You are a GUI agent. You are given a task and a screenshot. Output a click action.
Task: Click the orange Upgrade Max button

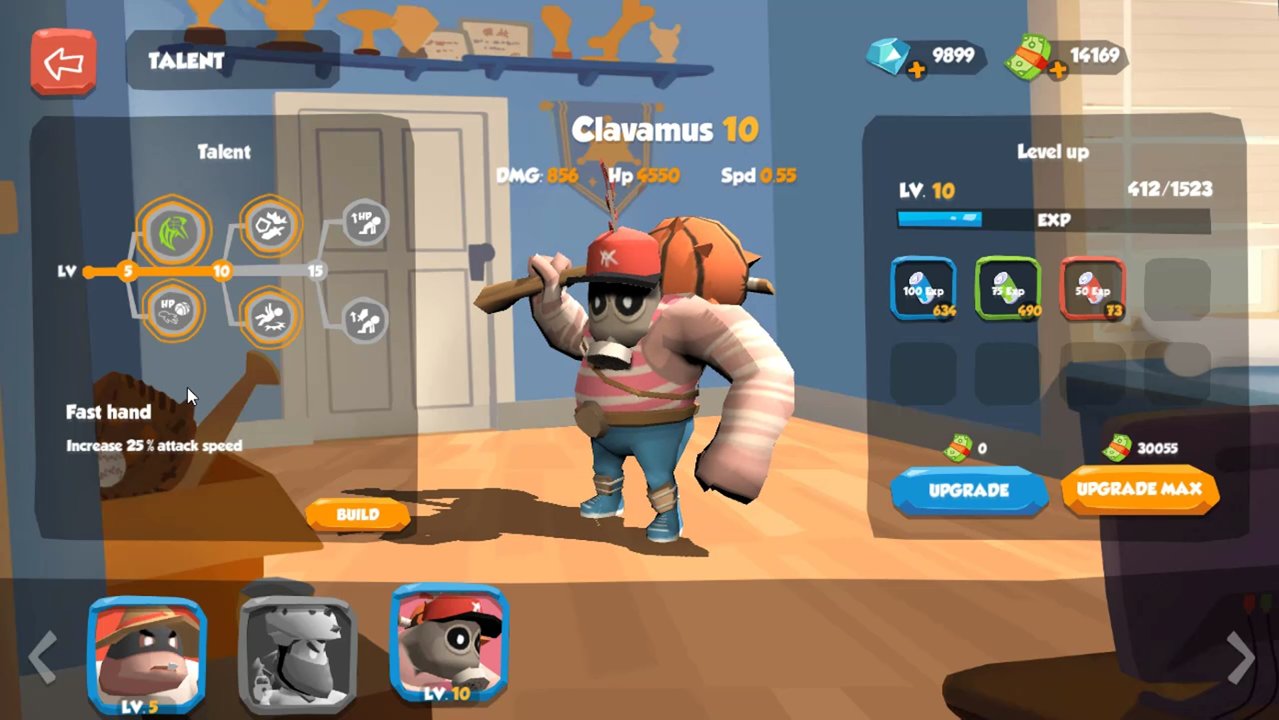pyautogui.click(x=1139, y=490)
